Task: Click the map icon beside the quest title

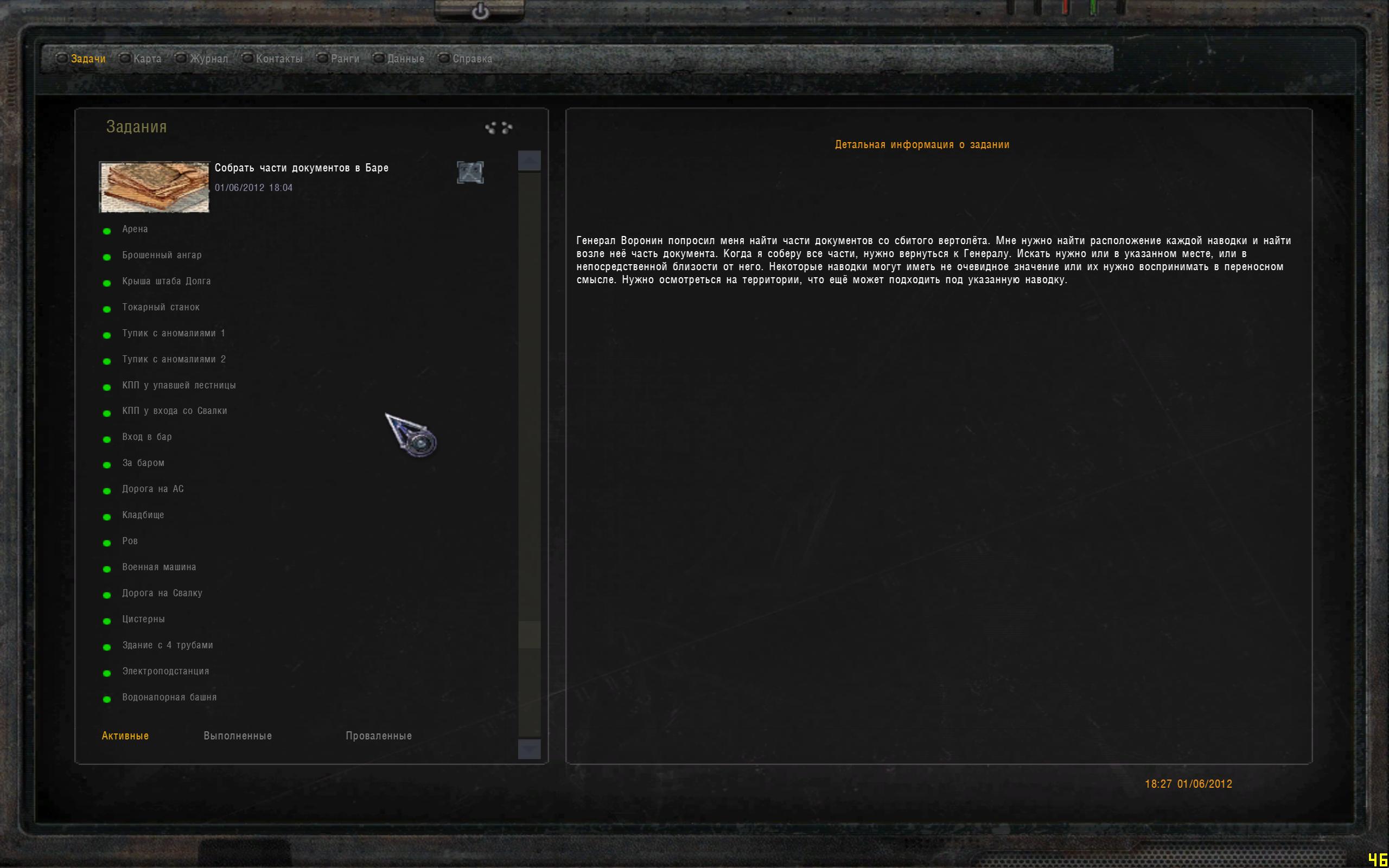Action: tap(470, 172)
